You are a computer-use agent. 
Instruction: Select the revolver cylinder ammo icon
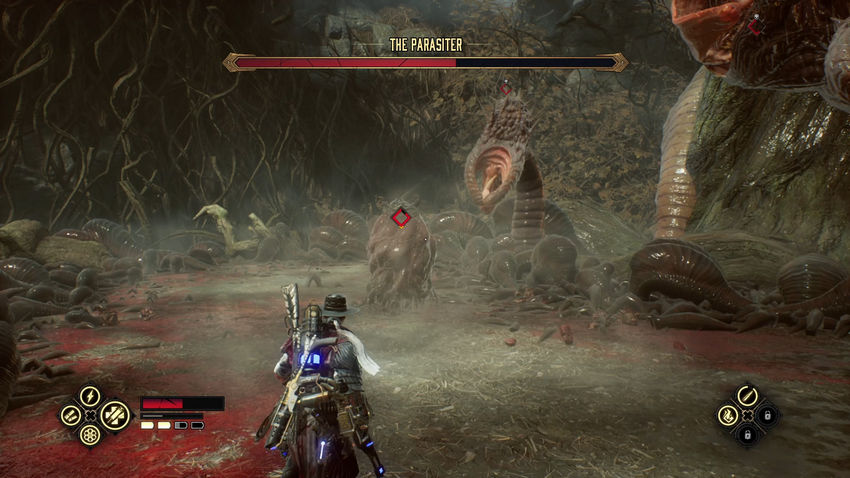click(x=90, y=434)
